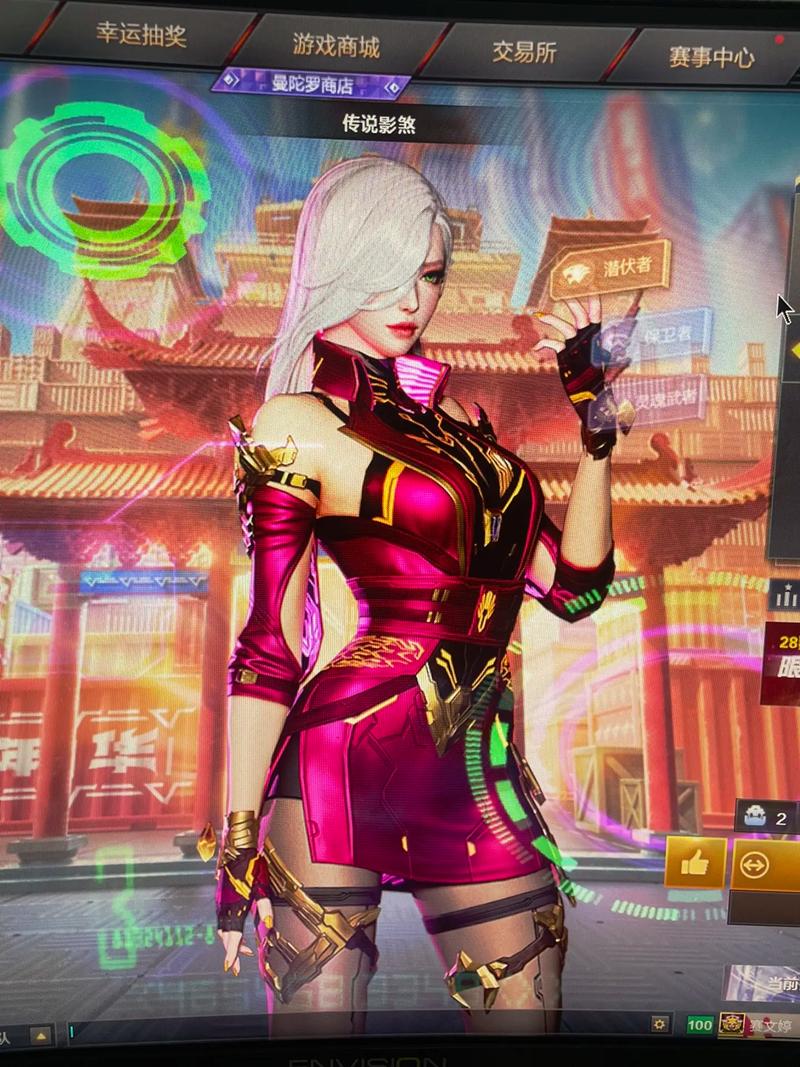Click the gold thumbs-up like button
Screen dimensions: 800x1067
(x=695, y=862)
